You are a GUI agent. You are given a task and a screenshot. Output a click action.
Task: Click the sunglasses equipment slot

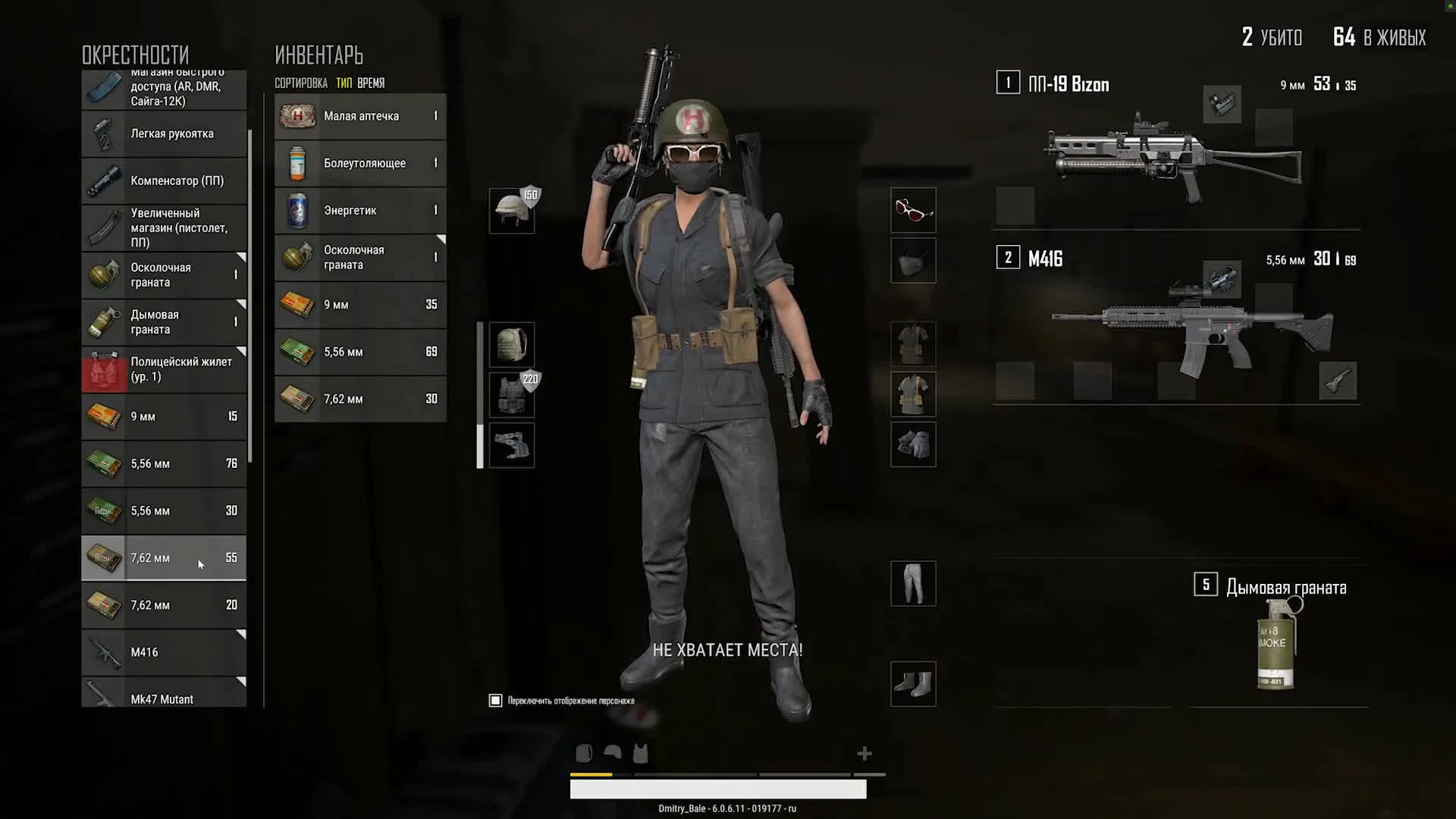pos(912,210)
